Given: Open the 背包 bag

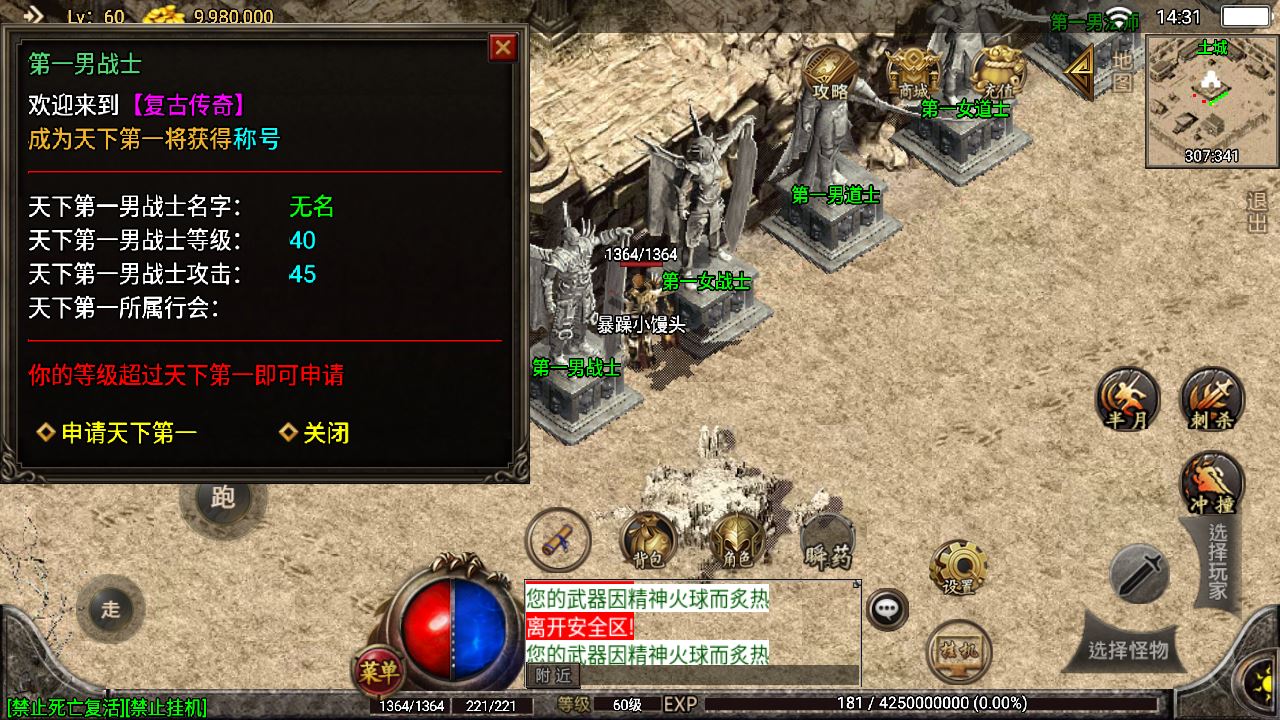Looking at the screenshot, I should tap(647, 541).
